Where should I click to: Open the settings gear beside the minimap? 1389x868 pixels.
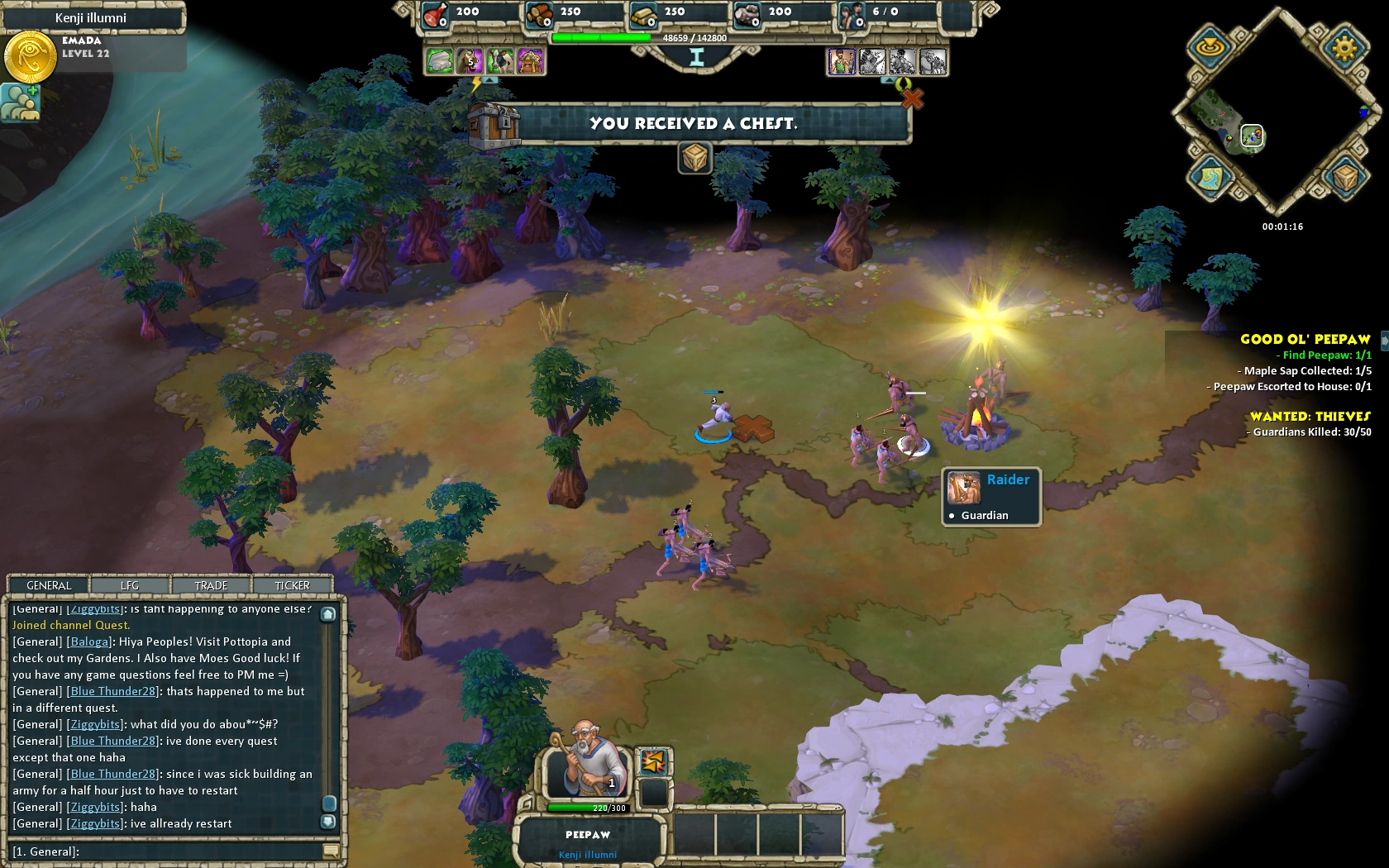coord(1348,48)
